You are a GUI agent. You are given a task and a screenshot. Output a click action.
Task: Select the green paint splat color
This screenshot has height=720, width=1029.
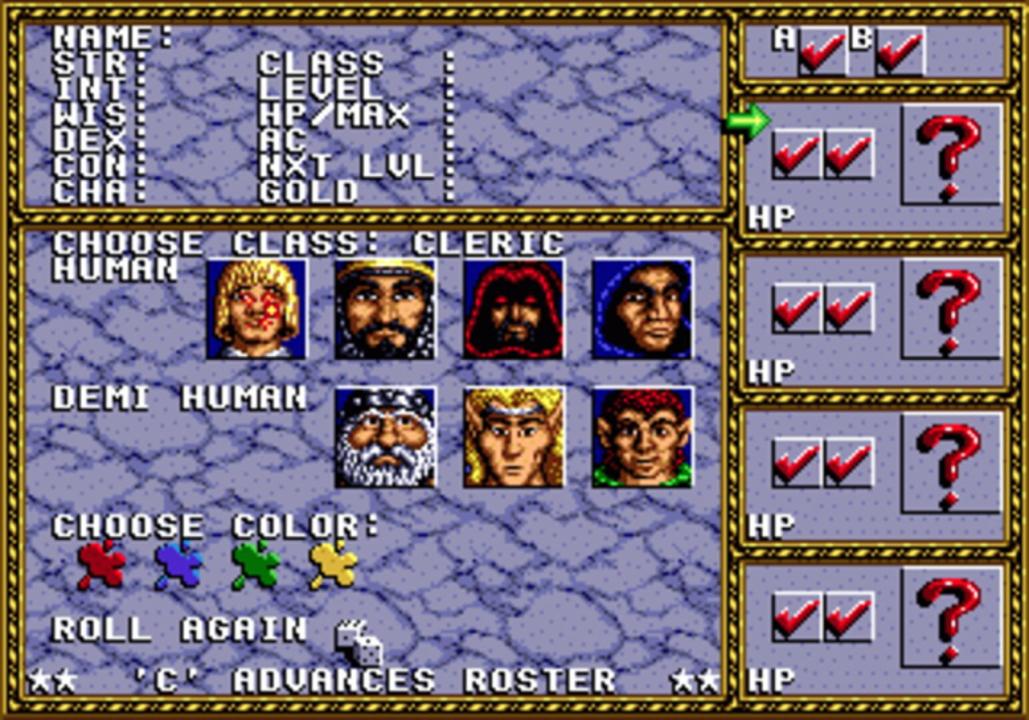pos(256,565)
